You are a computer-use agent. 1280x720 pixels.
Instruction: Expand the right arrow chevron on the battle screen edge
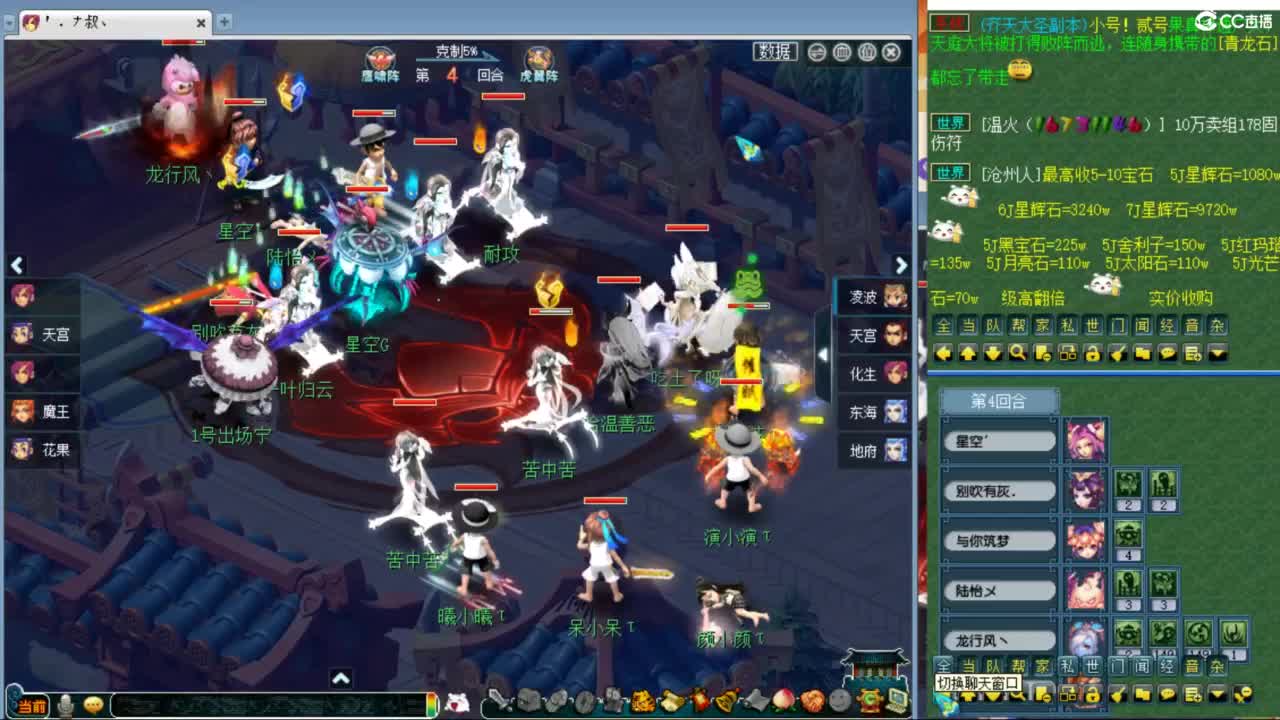click(x=902, y=266)
